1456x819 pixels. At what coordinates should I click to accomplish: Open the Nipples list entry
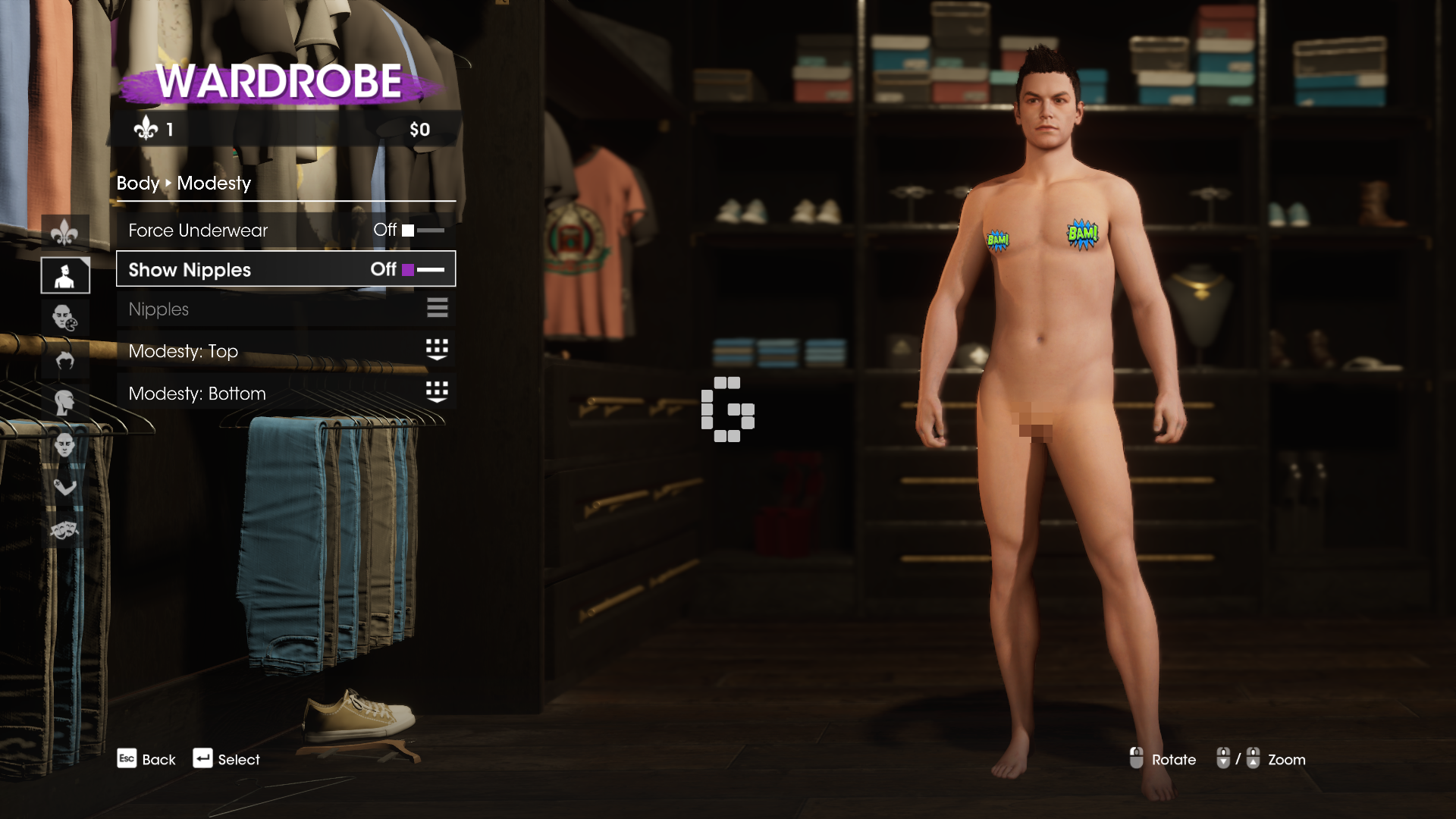(285, 309)
